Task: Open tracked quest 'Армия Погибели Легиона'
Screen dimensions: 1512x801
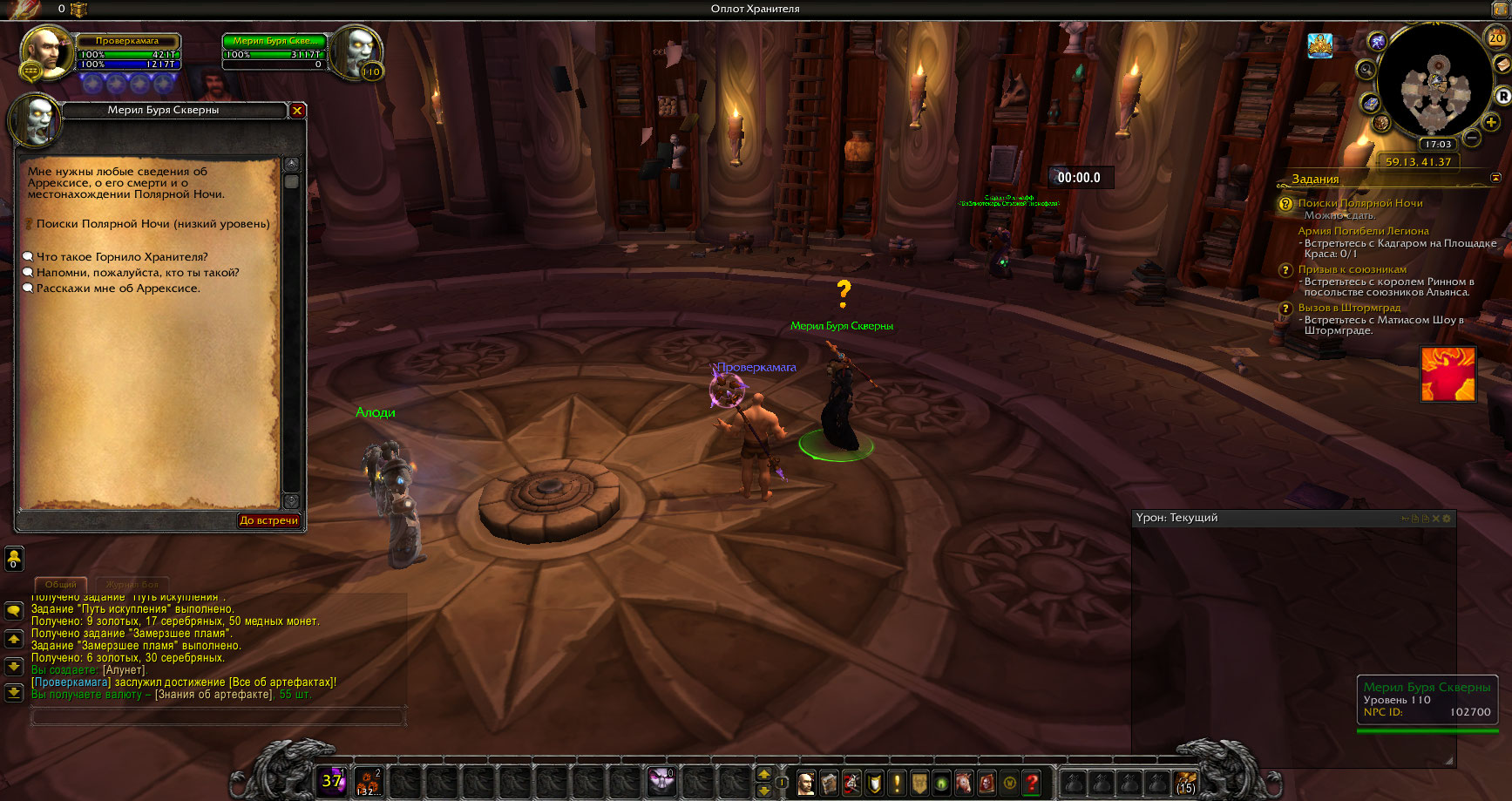Action: tap(1363, 231)
